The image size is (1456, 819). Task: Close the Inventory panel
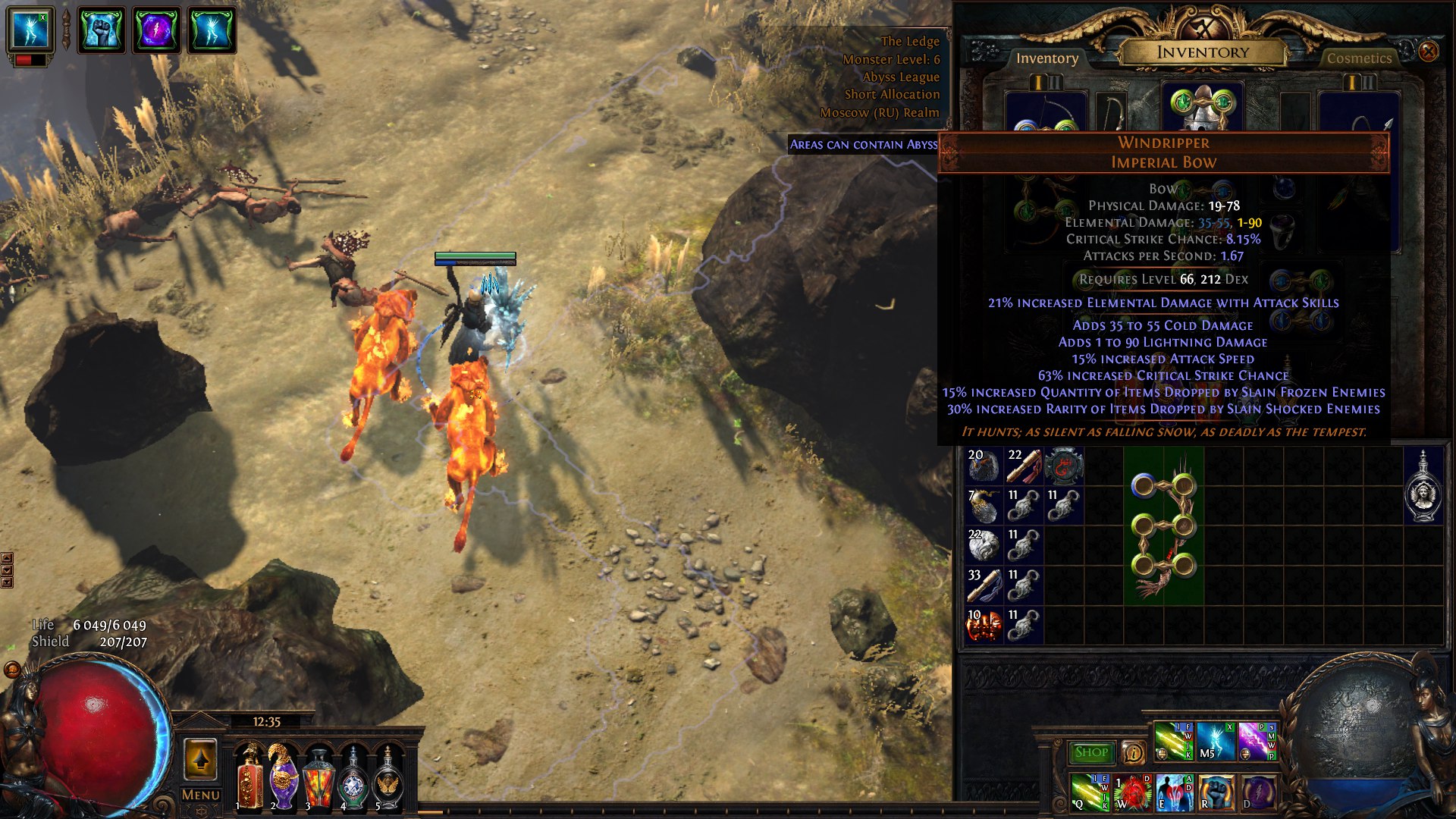(x=1428, y=52)
